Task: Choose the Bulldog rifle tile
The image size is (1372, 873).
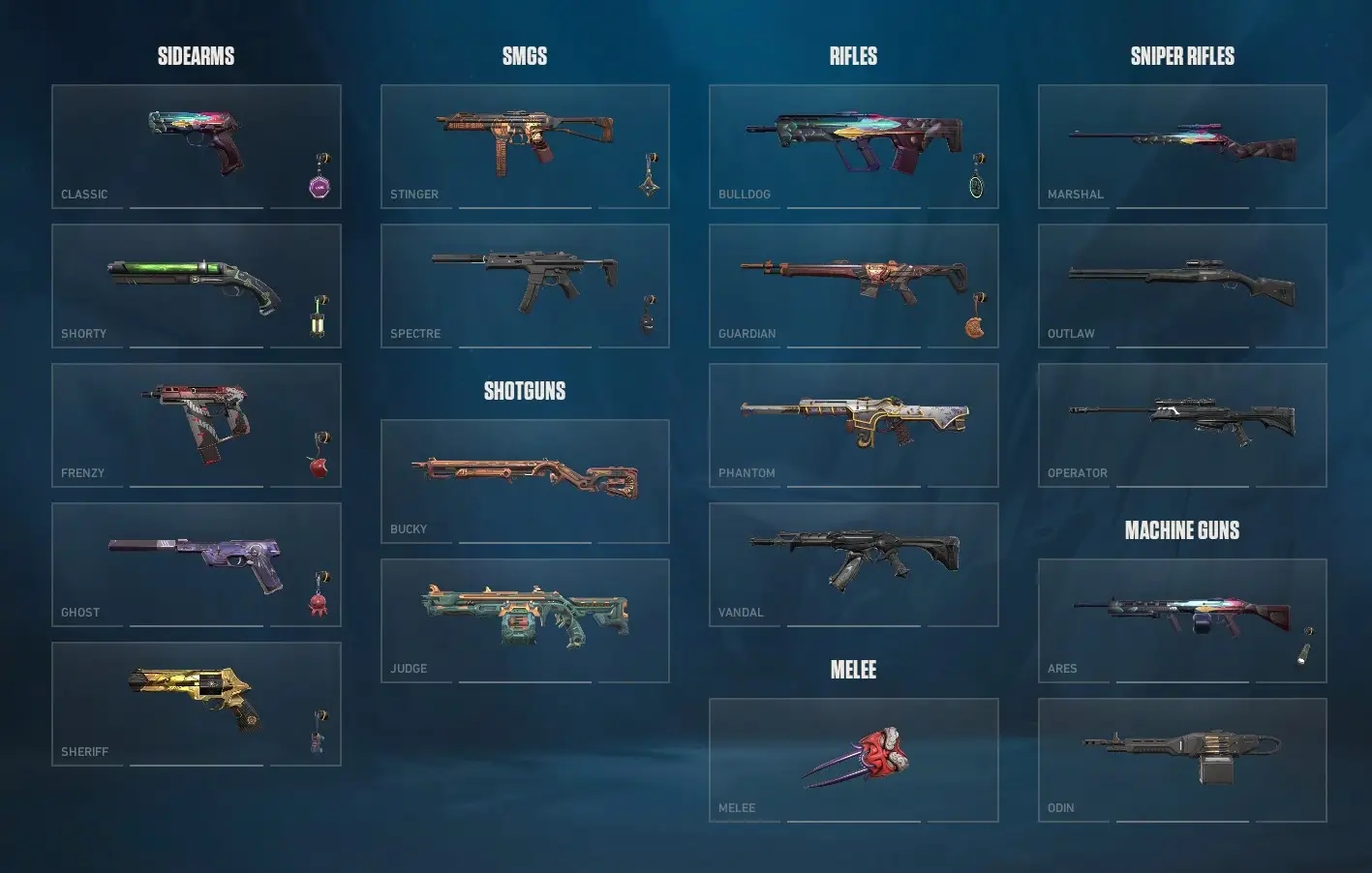Action: 853,145
